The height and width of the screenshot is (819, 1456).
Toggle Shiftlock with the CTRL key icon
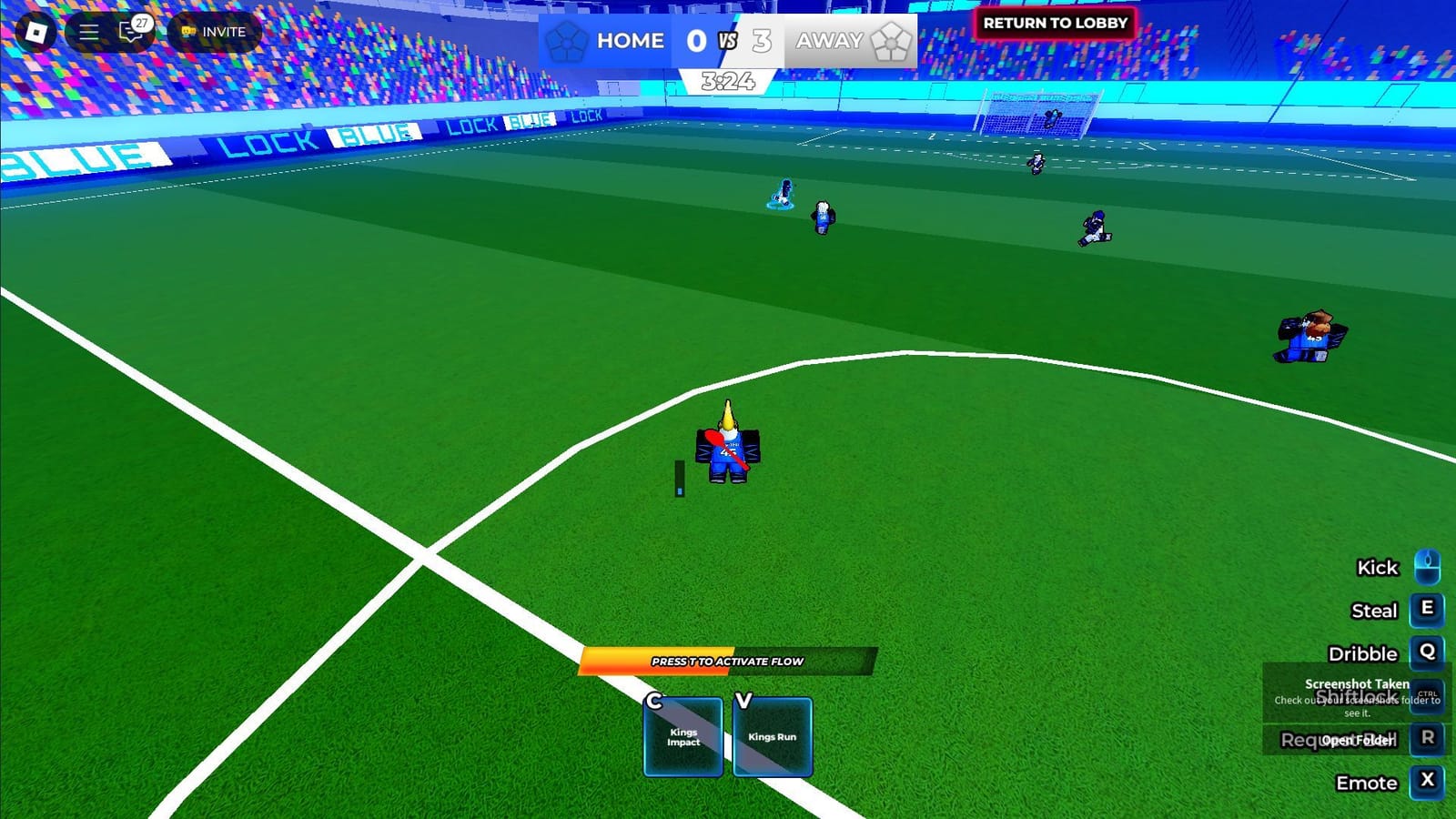point(1428,697)
